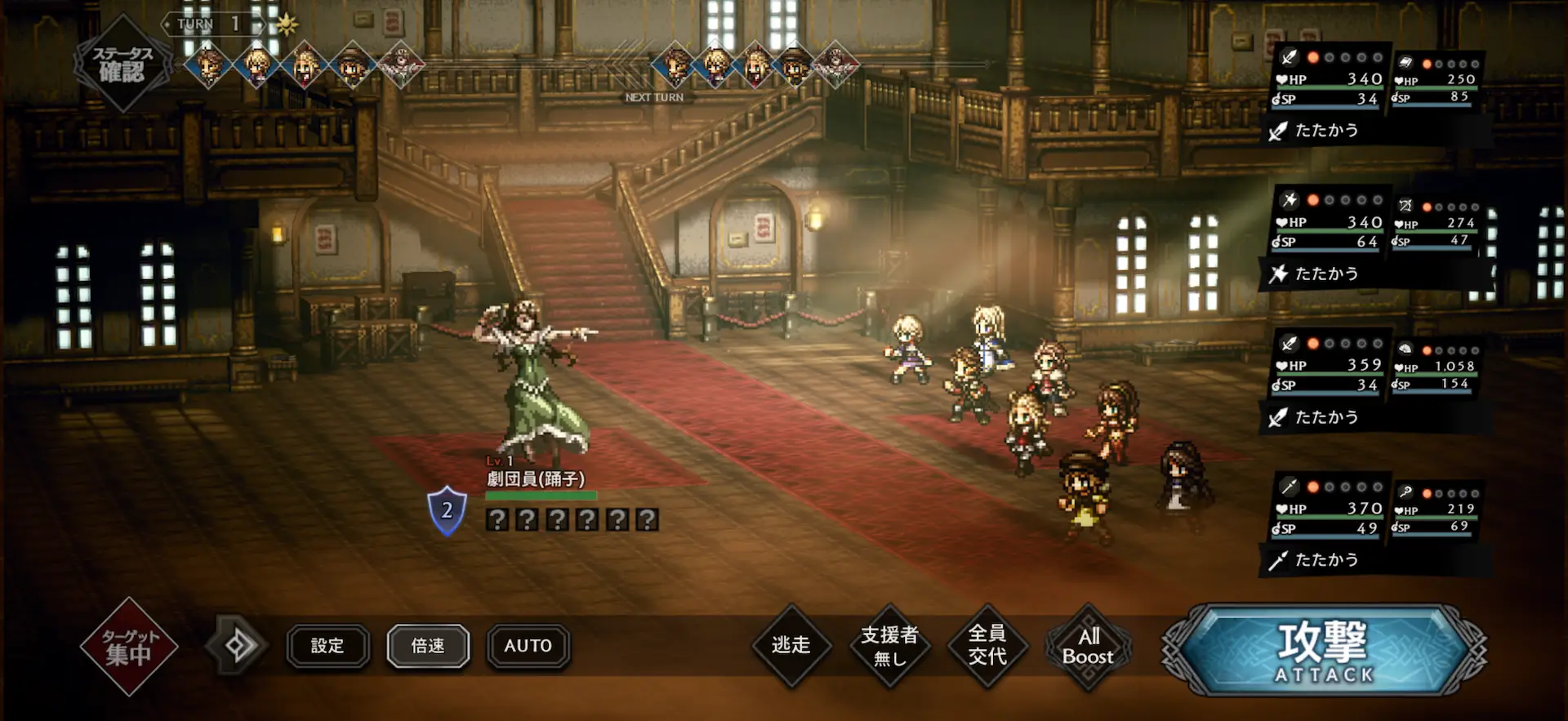Select 全員交代 to swap all members
The width and height of the screenshot is (1568, 721).
coord(987,646)
